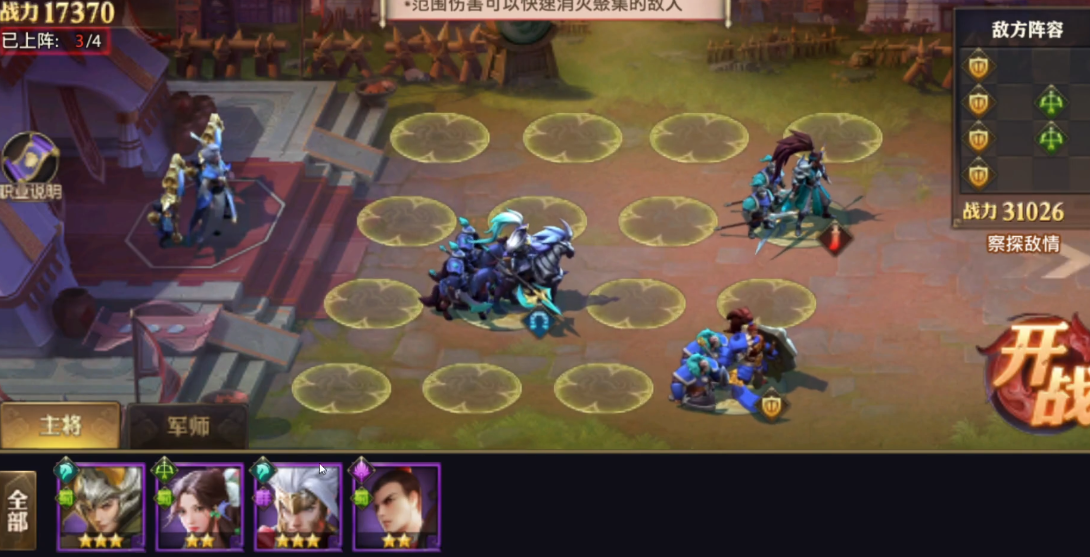Select the silver-helmeted three-star hero card

tap(101, 507)
